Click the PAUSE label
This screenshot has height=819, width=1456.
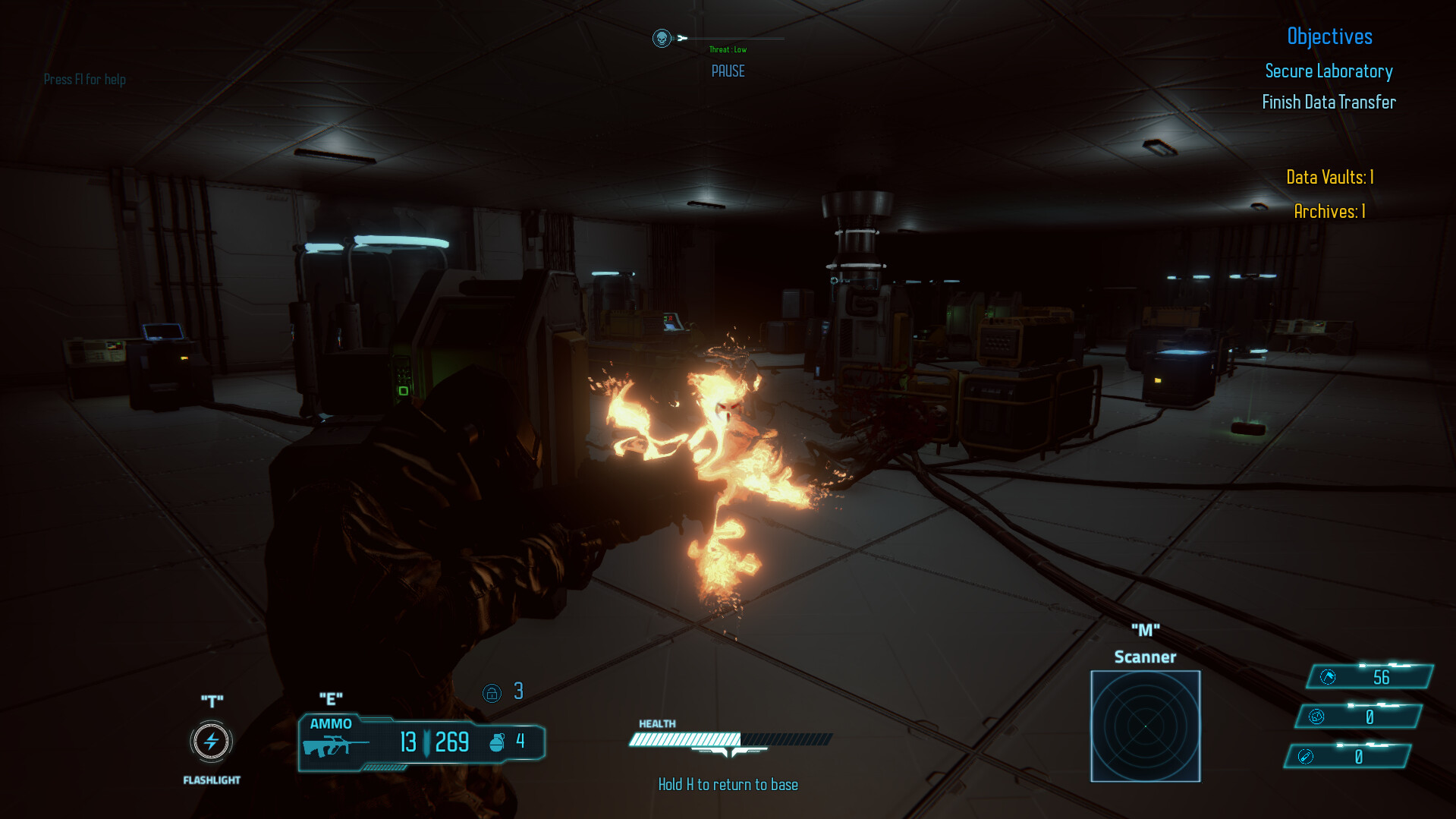click(728, 71)
